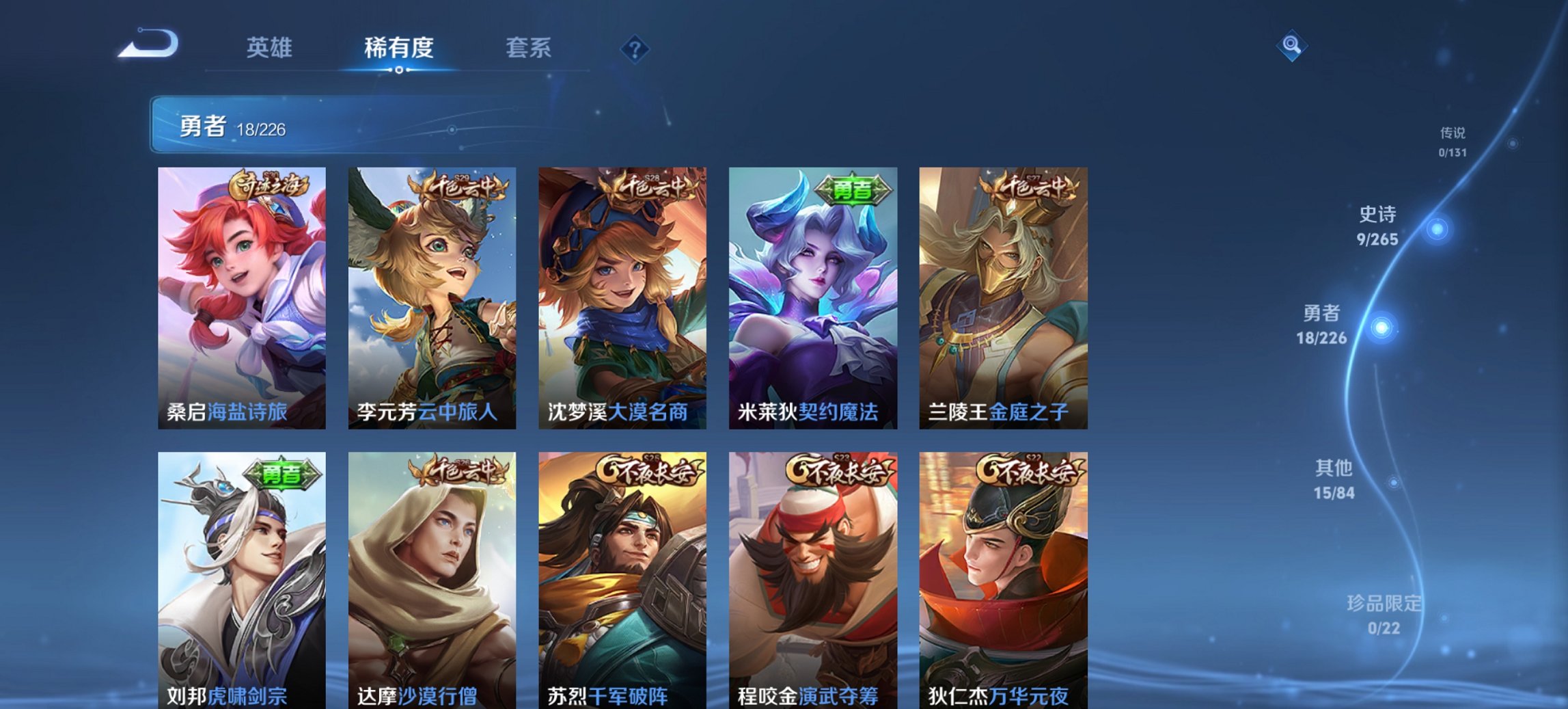This screenshot has height=709, width=1568.
Task: Switch to the 套系 tab
Action: tap(529, 48)
